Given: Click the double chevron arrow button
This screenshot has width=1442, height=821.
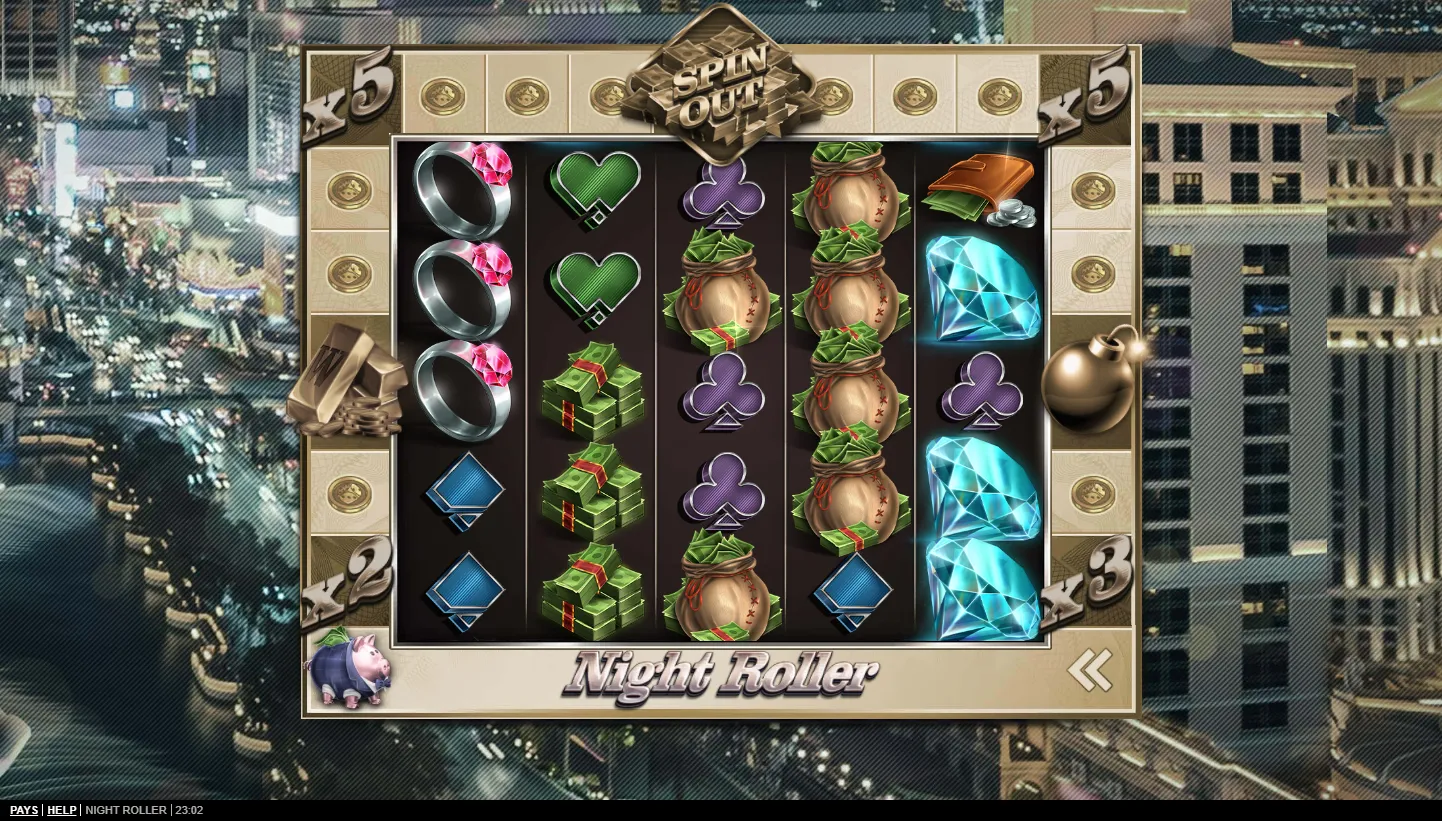Looking at the screenshot, I should click(x=1089, y=670).
